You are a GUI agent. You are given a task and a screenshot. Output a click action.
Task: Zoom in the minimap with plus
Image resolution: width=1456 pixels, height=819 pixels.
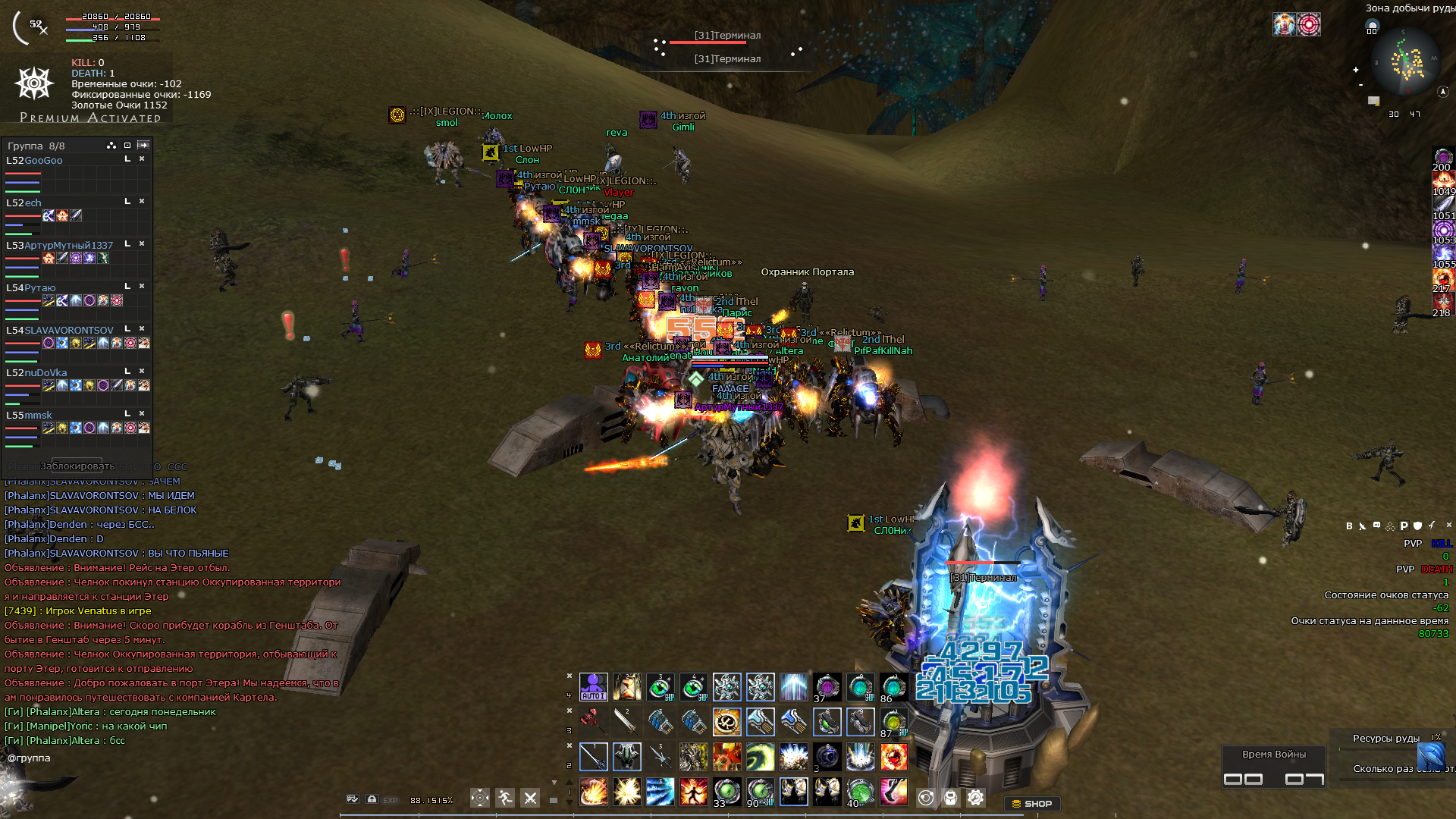coord(1356,70)
